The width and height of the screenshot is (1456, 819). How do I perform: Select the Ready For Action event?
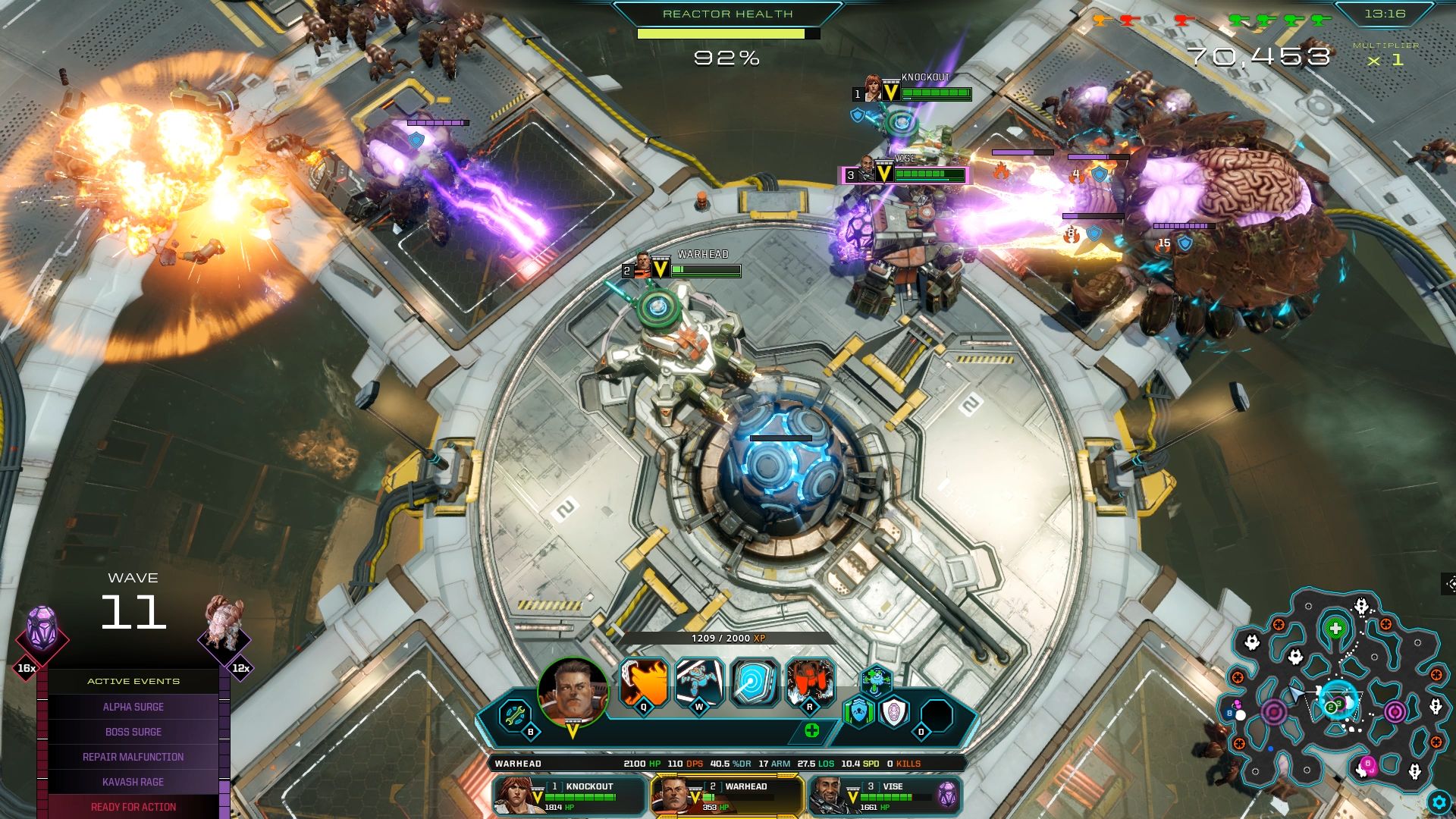pos(133,807)
